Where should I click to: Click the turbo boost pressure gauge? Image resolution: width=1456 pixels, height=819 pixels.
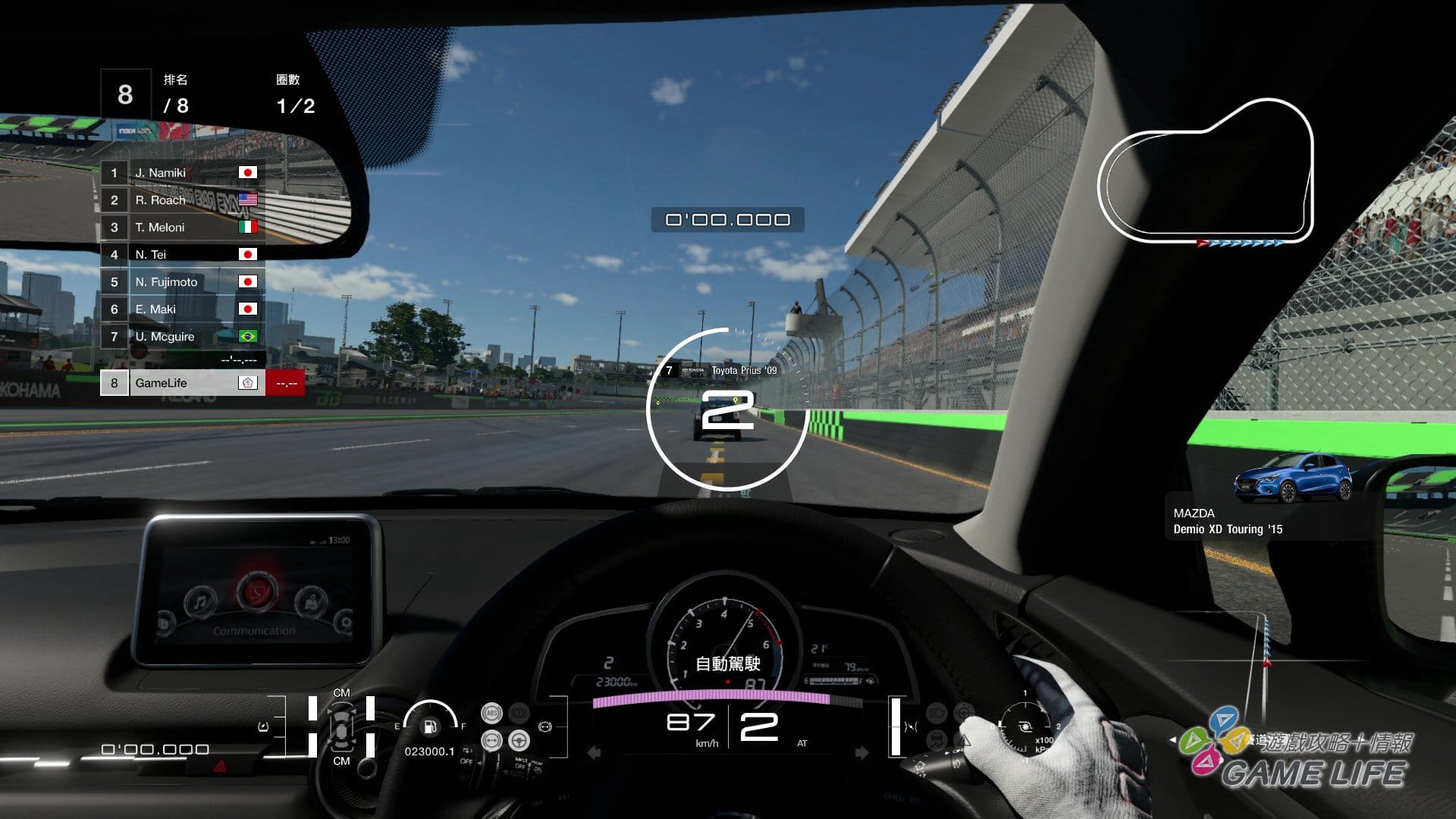(1025, 726)
